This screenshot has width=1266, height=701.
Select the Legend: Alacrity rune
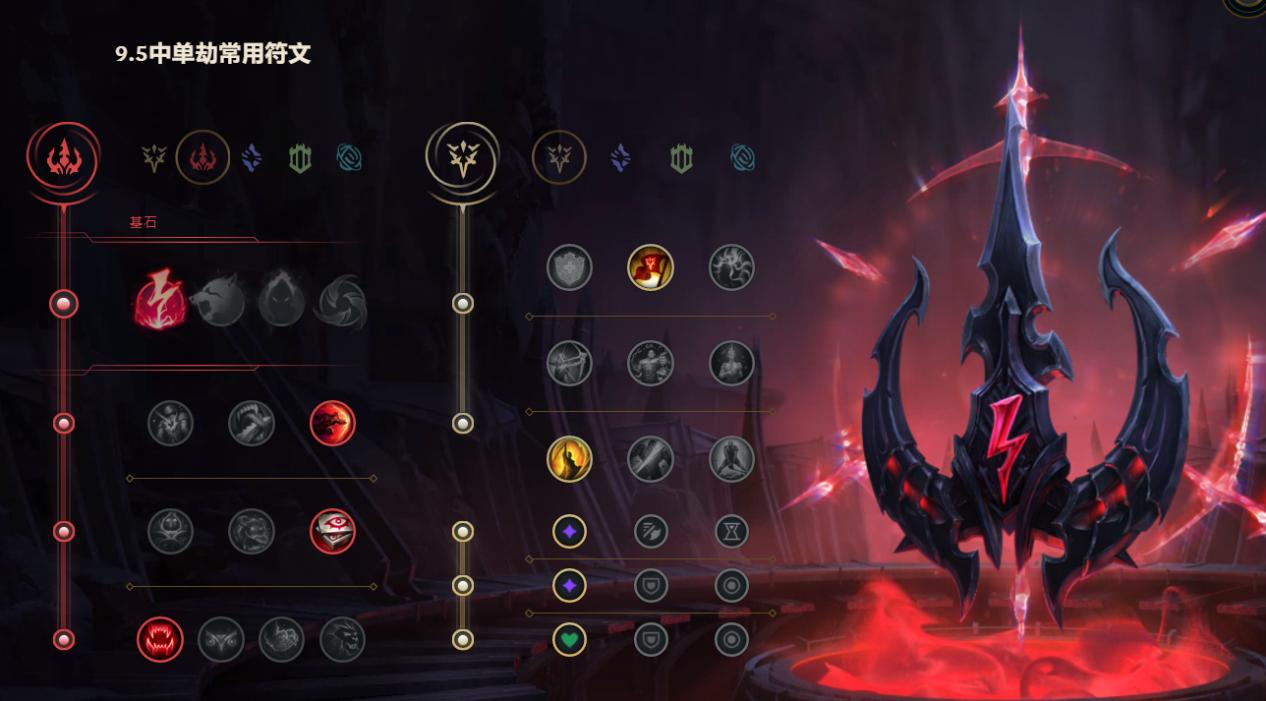(570, 364)
